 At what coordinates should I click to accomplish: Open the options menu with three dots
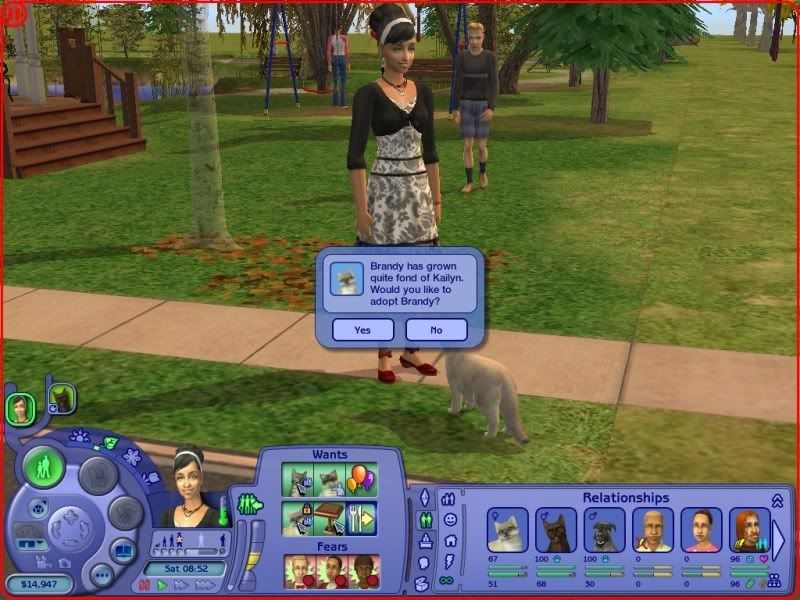101,574
